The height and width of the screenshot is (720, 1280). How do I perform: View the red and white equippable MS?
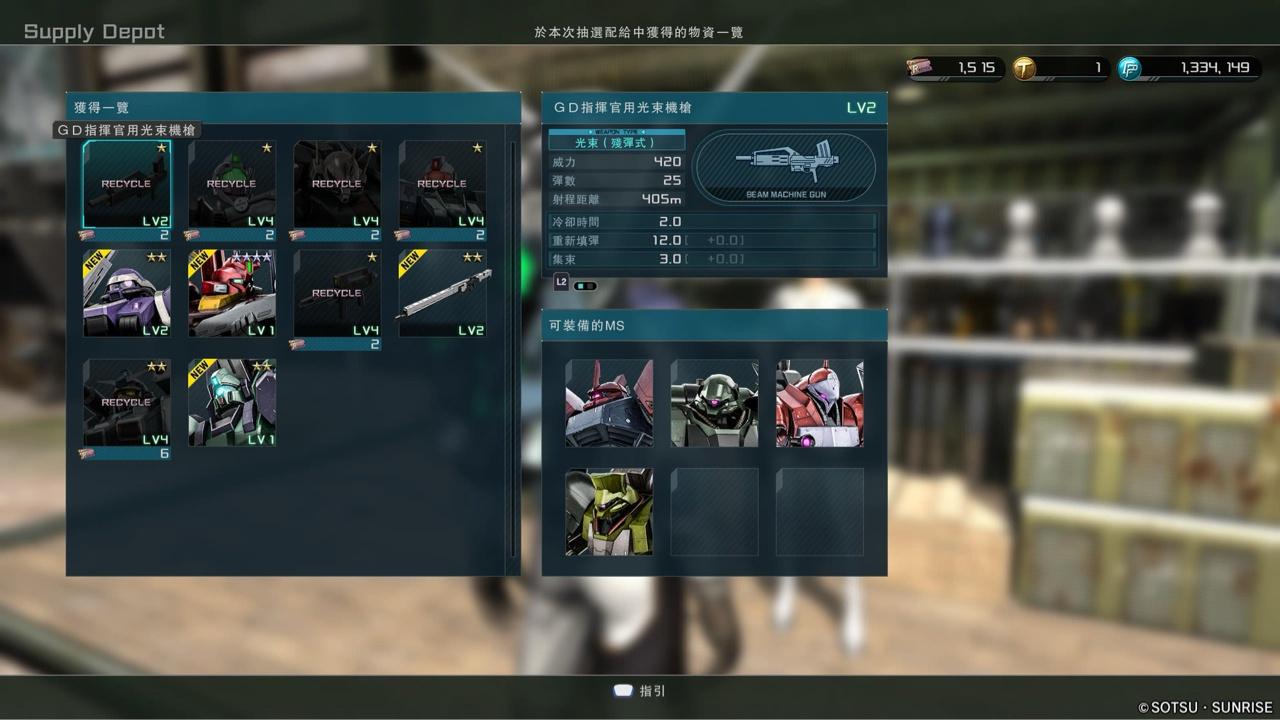click(820, 403)
